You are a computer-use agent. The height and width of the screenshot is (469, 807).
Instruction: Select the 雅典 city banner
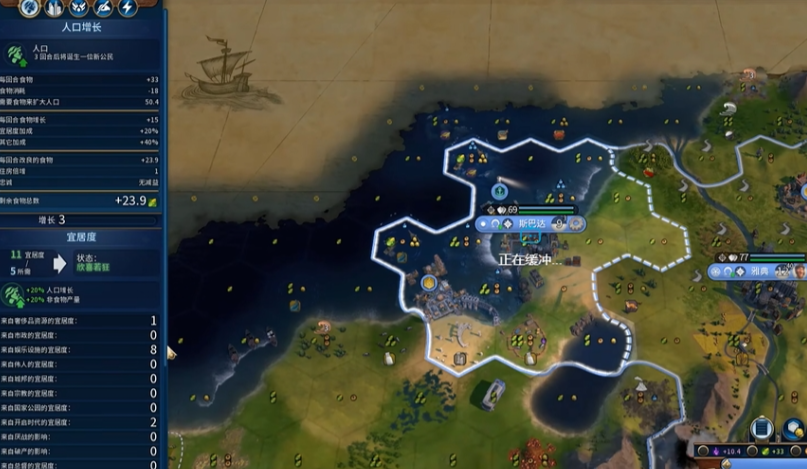point(760,271)
